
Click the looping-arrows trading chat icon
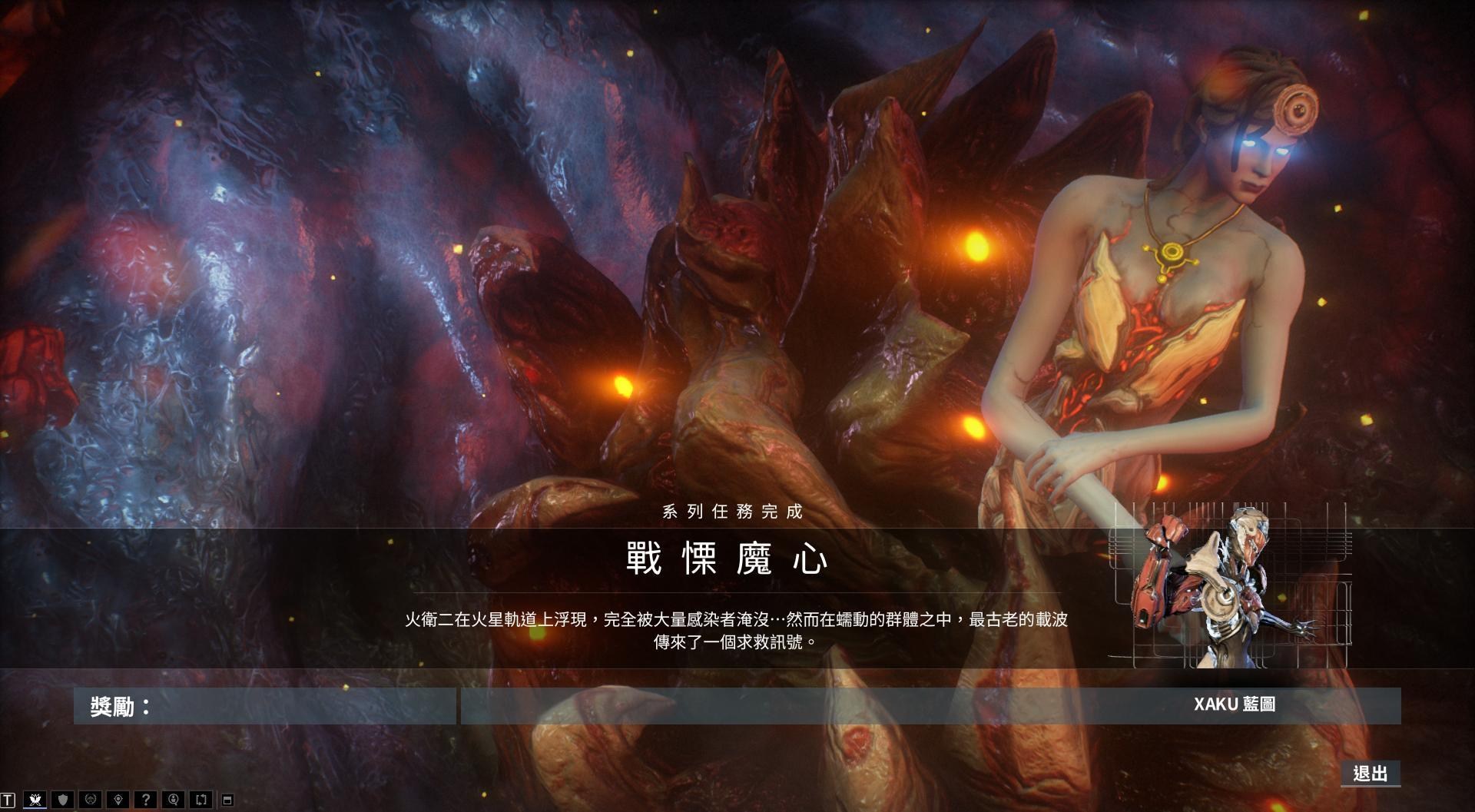coord(201,799)
